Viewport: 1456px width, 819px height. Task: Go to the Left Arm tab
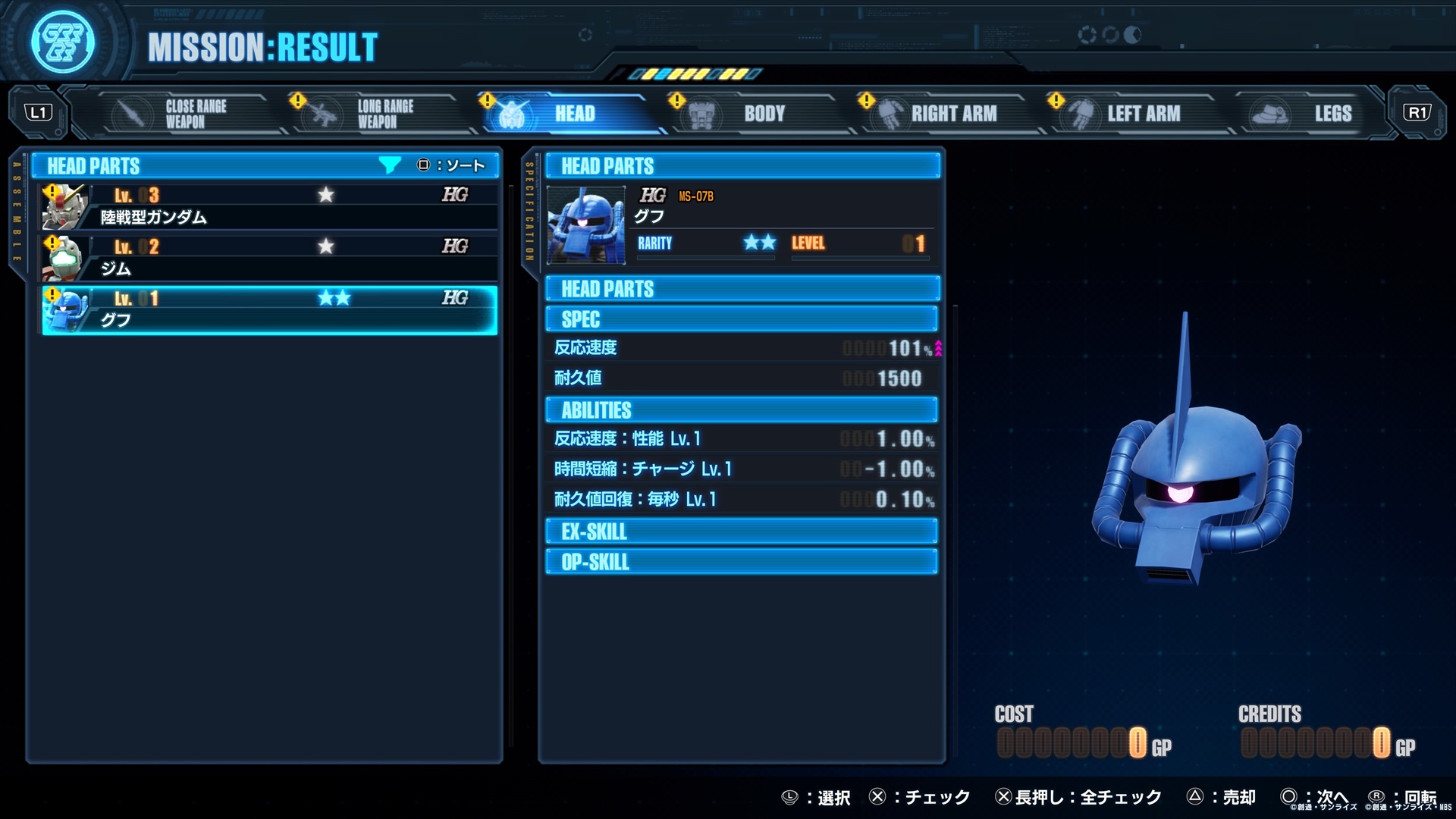point(1134,114)
